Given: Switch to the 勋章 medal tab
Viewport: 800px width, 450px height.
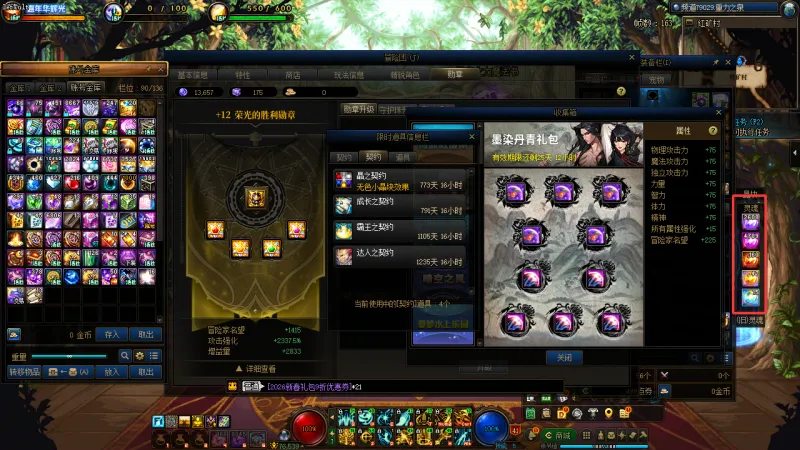Looking at the screenshot, I should 456,74.
